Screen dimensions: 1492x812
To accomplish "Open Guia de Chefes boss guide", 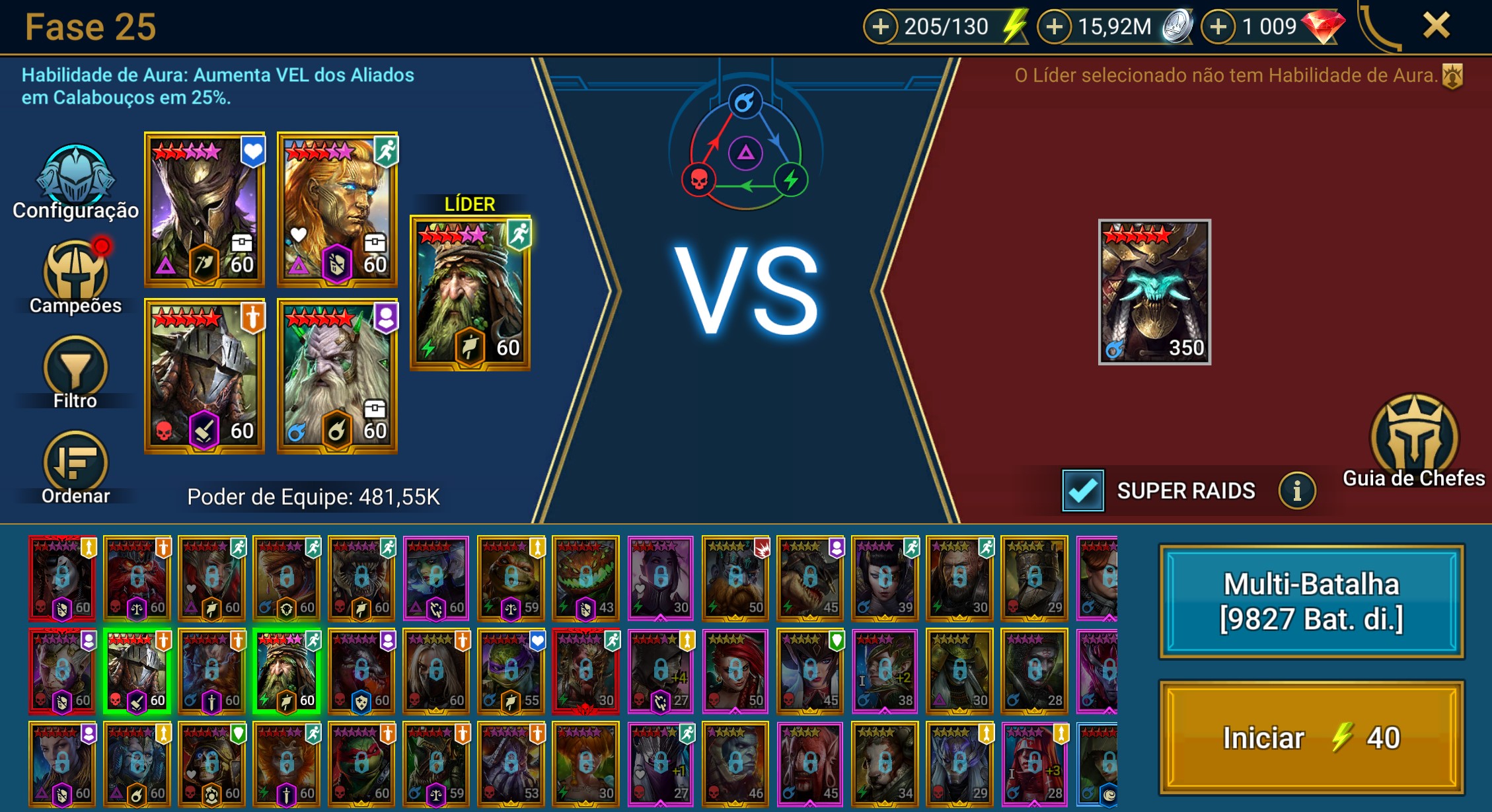I will click(1413, 439).
